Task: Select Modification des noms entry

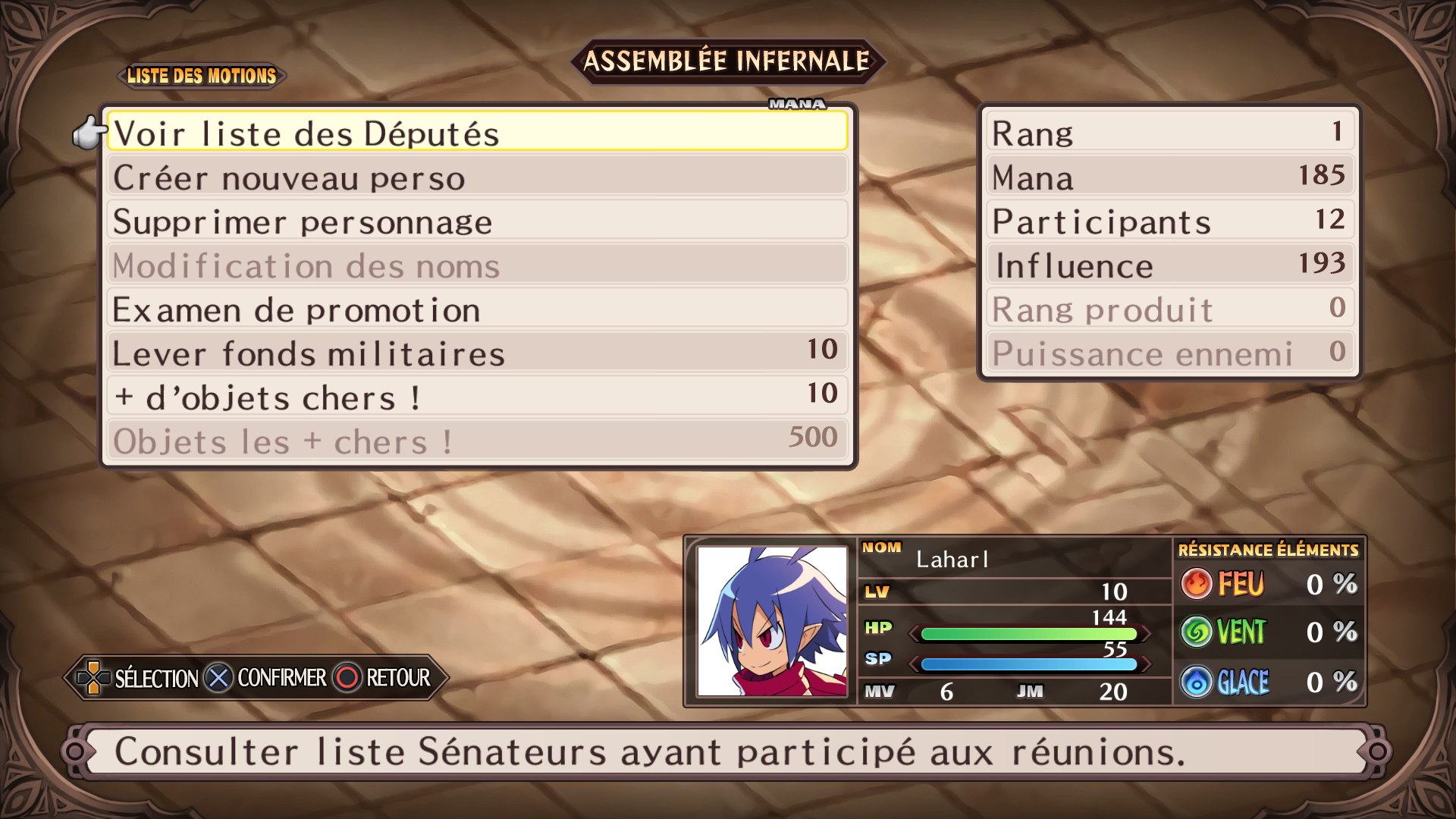Action: (x=476, y=265)
